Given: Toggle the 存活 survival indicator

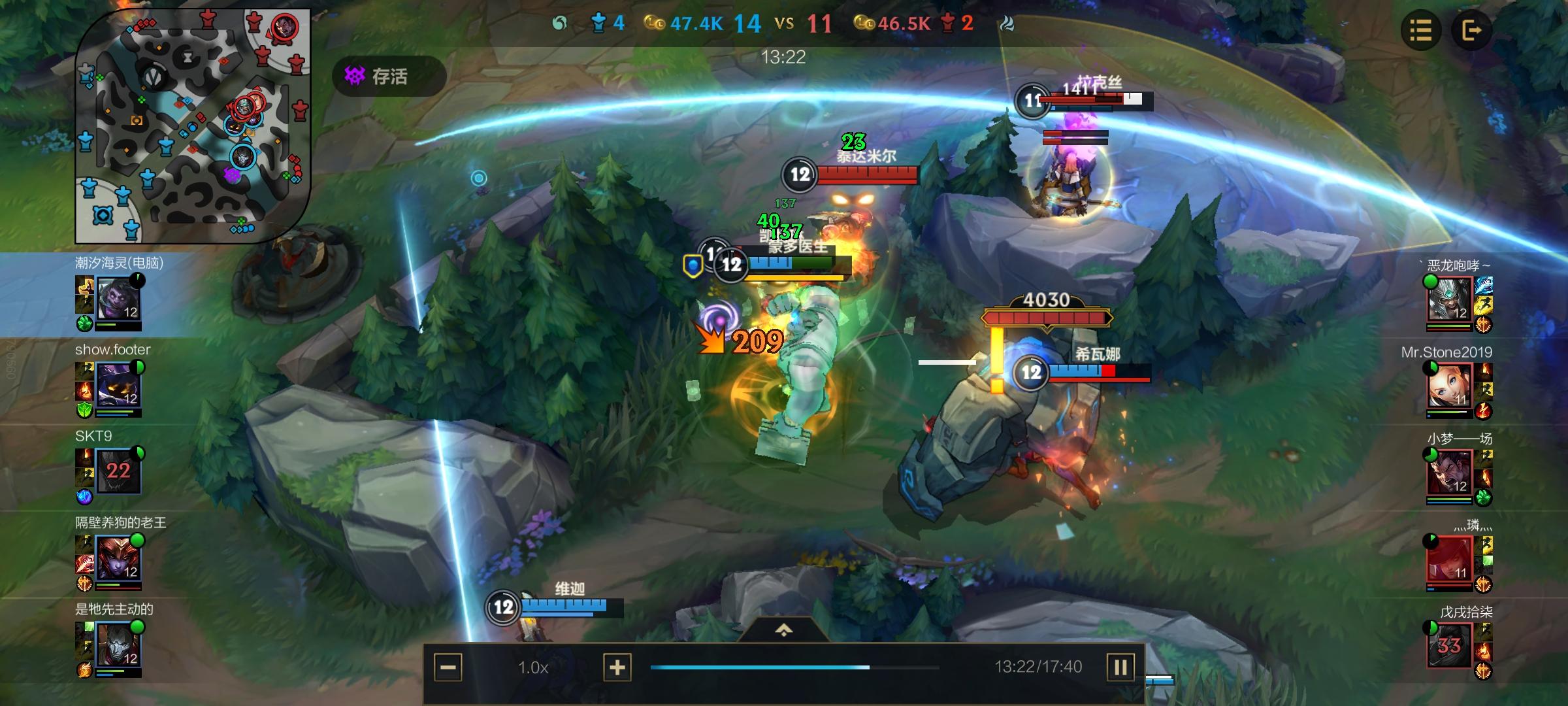Looking at the screenshot, I should pyautogui.click(x=389, y=76).
